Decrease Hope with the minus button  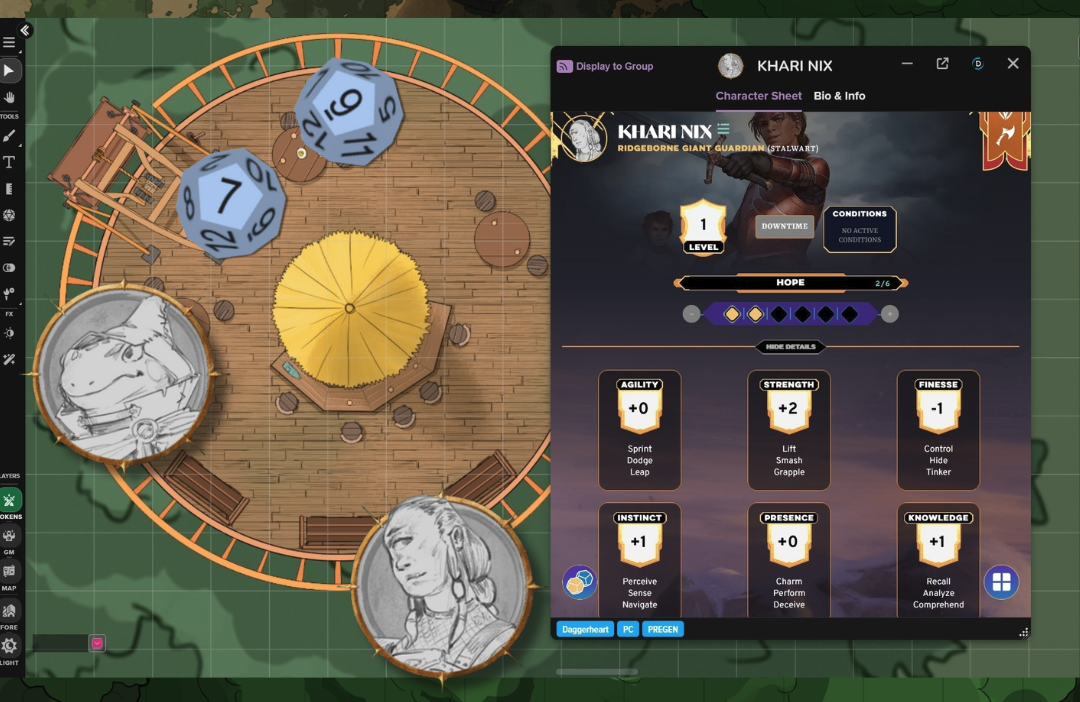(x=691, y=314)
